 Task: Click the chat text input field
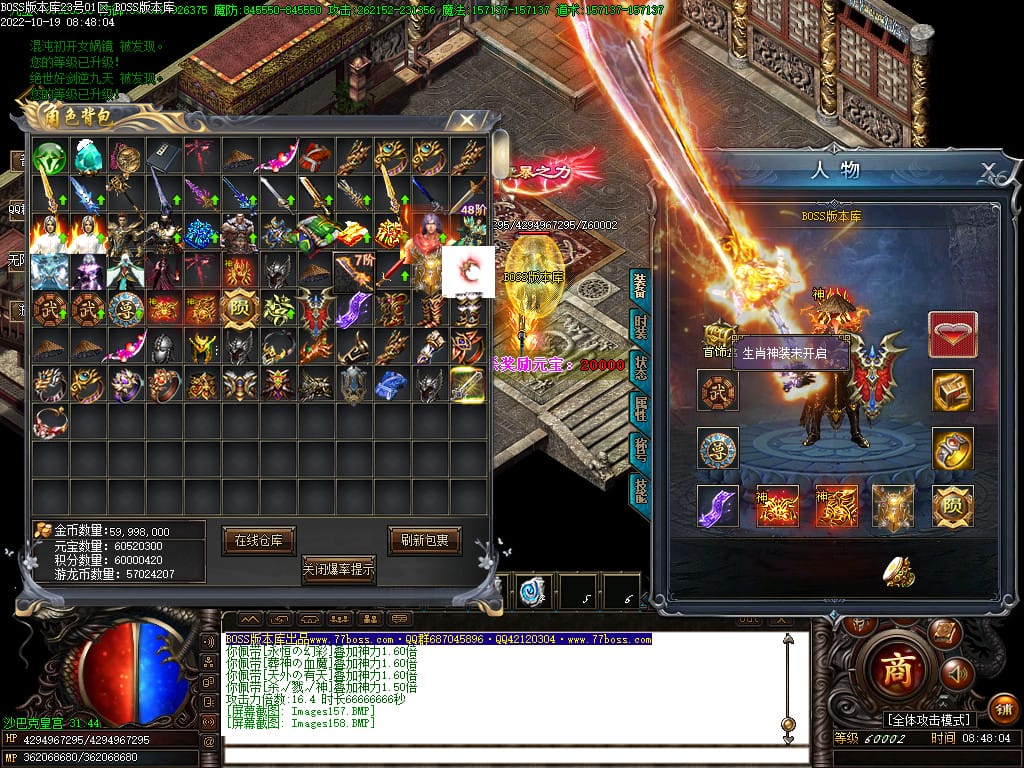tap(500, 752)
